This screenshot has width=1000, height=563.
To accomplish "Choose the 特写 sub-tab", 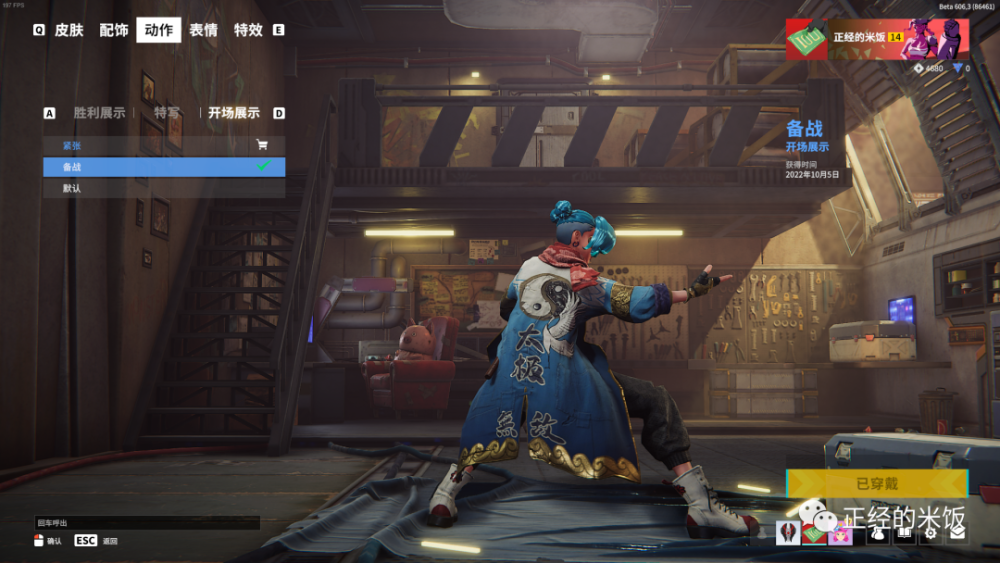I will click(167, 113).
